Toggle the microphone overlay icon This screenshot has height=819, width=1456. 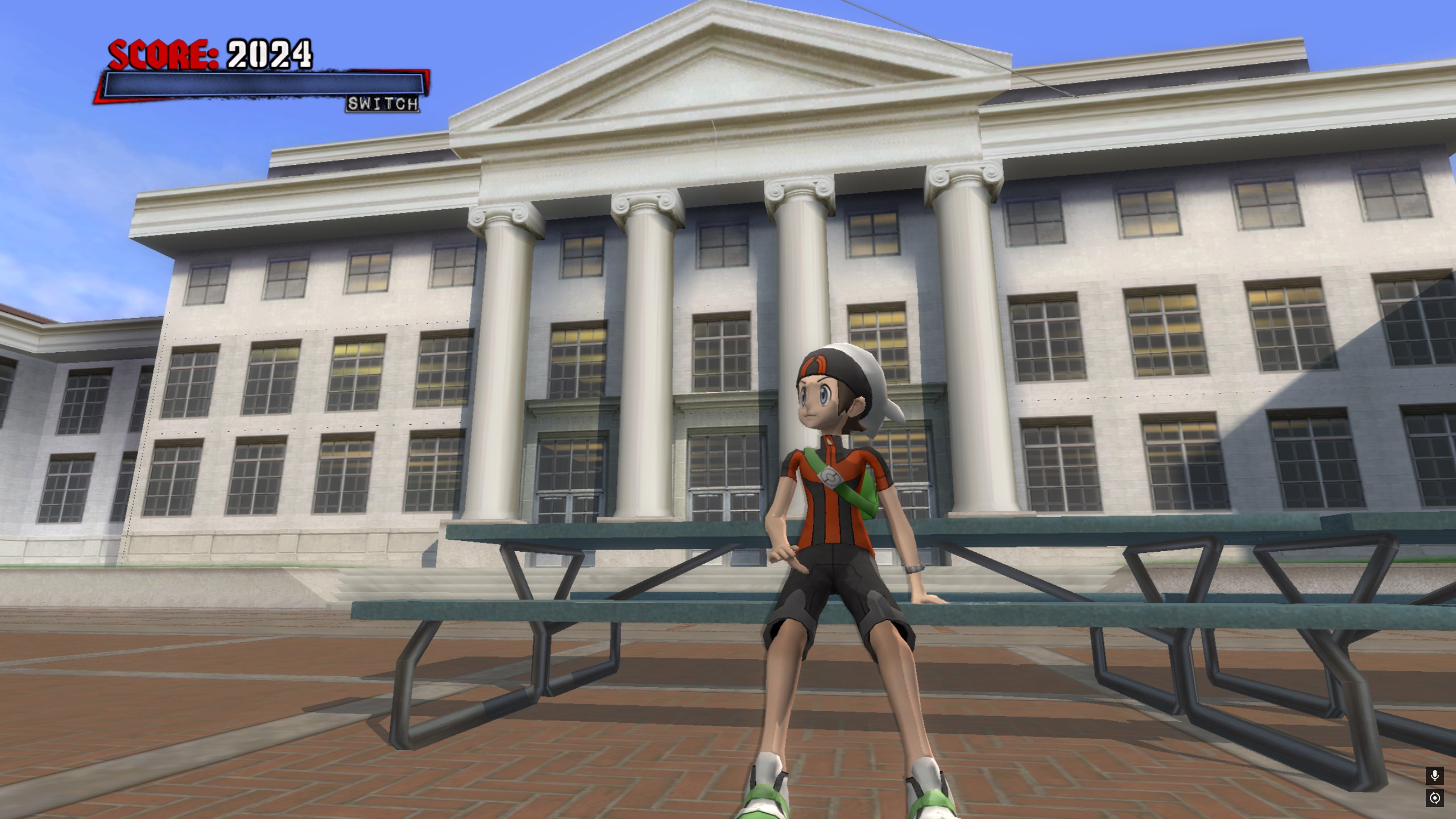(x=1434, y=775)
